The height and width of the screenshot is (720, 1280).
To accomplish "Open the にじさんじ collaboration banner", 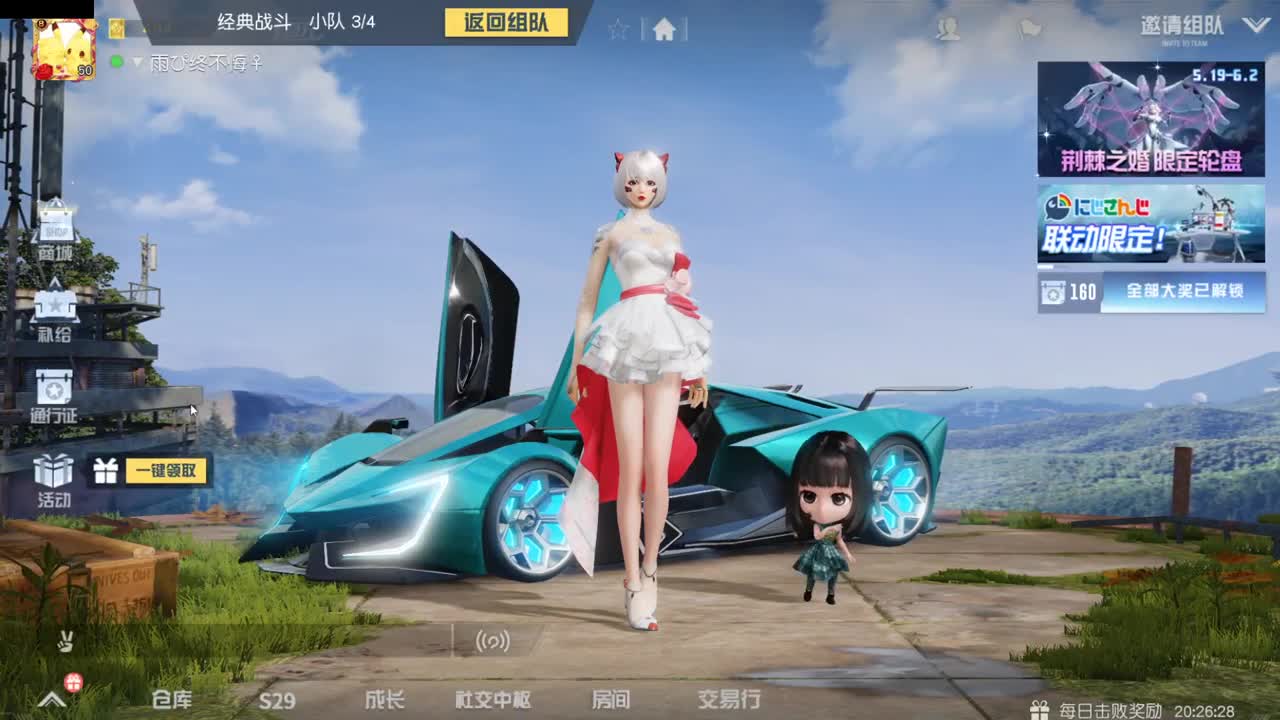I will click(1148, 225).
